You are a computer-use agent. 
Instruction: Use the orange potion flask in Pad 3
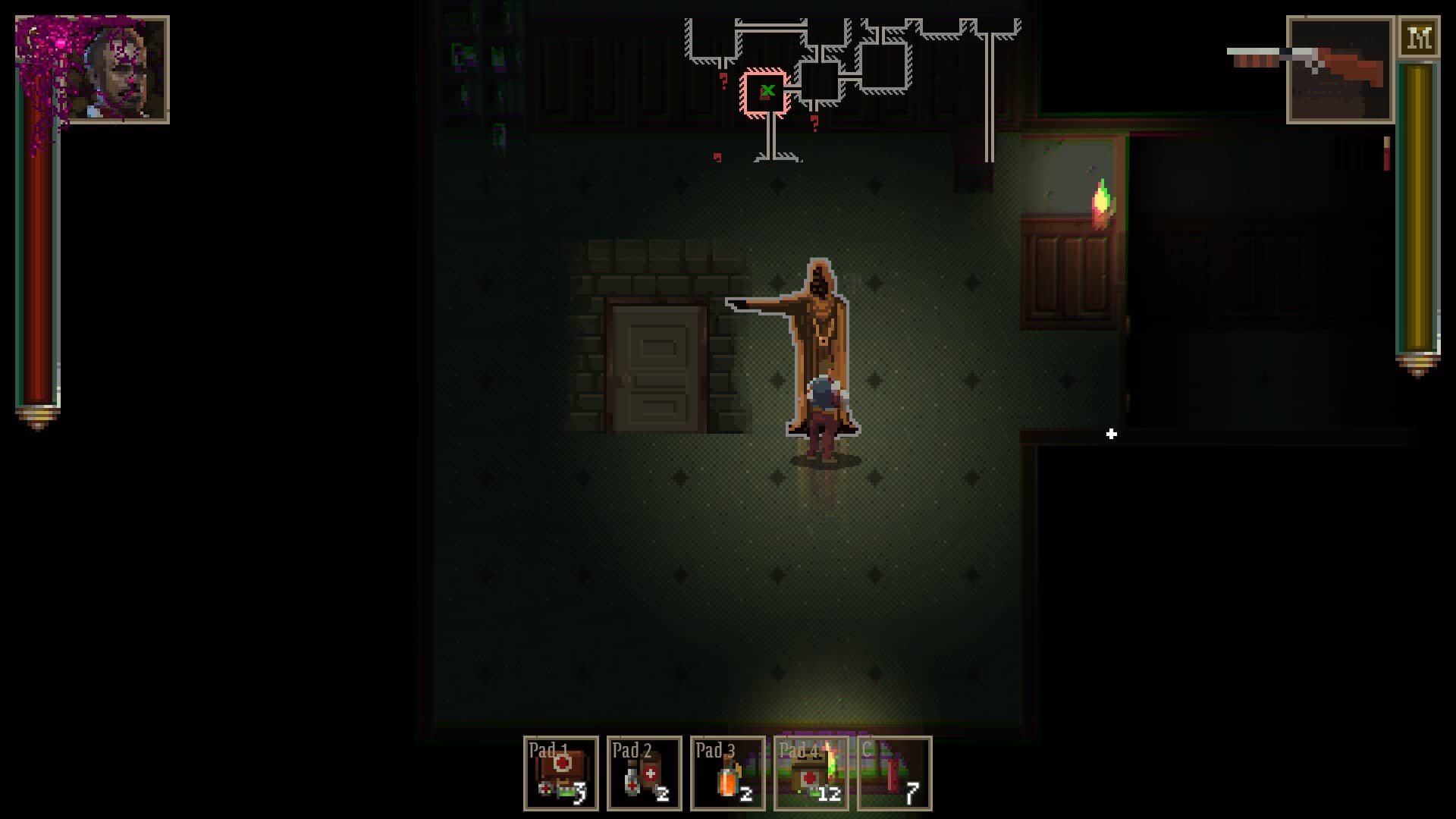[728, 773]
